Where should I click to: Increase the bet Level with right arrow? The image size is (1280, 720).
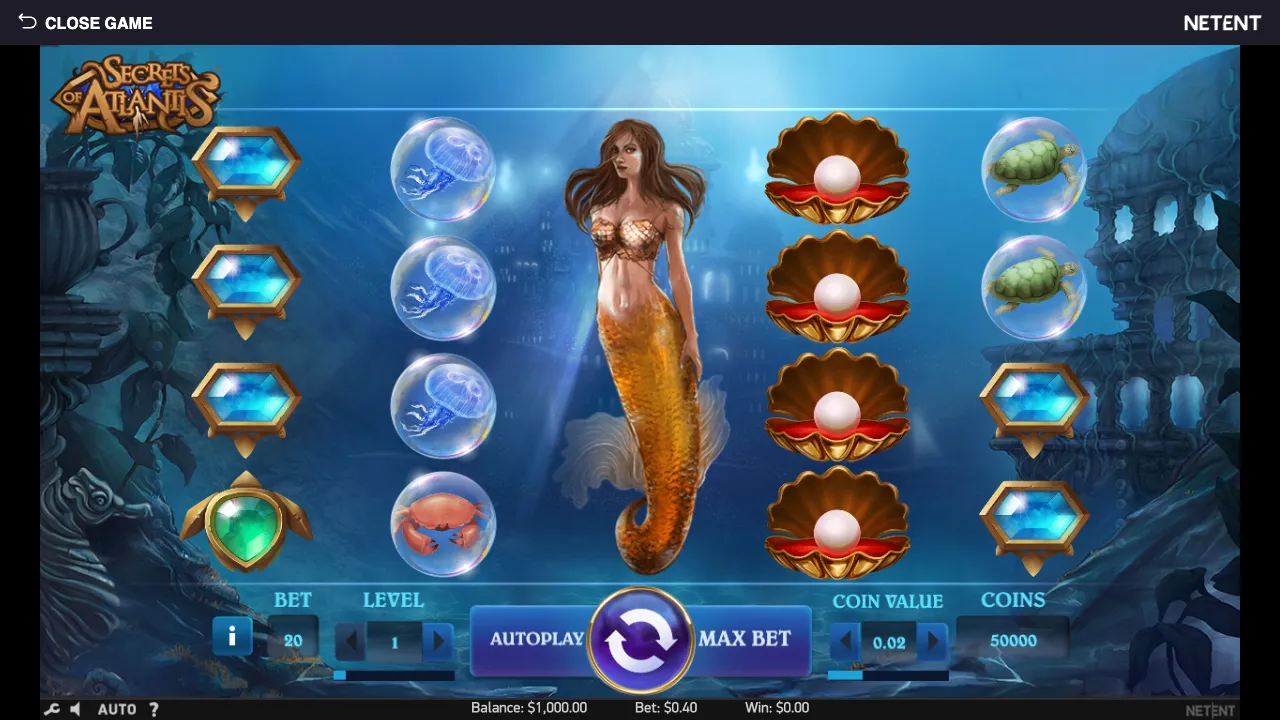tap(438, 640)
